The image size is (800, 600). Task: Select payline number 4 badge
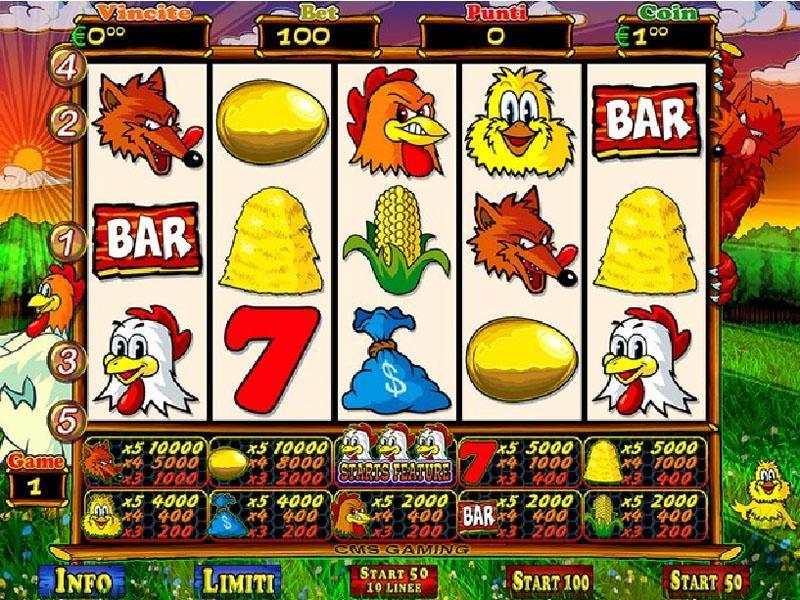(68, 67)
